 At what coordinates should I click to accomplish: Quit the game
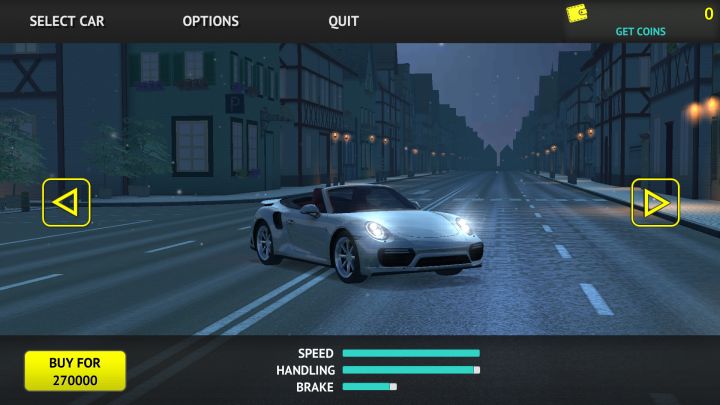[x=343, y=21]
